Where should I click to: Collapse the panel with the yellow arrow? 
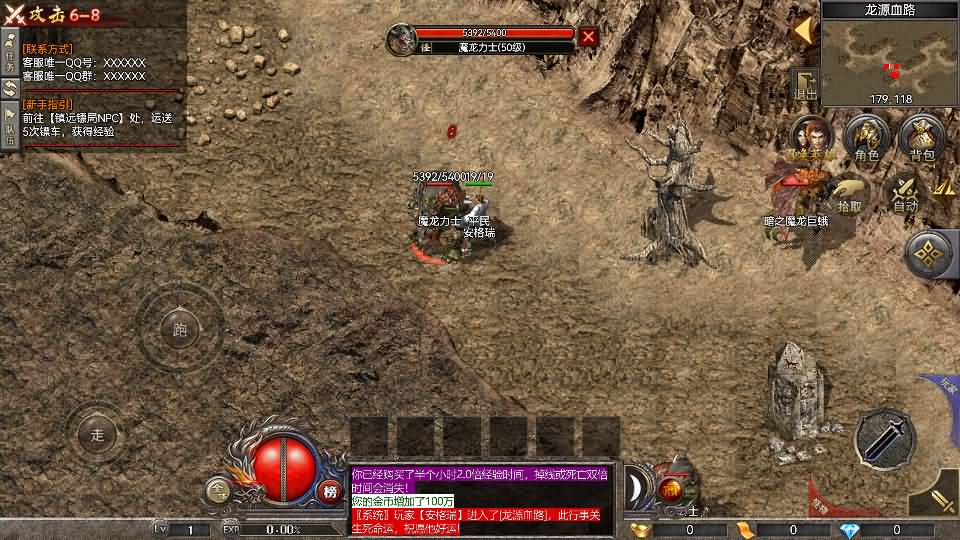(803, 31)
